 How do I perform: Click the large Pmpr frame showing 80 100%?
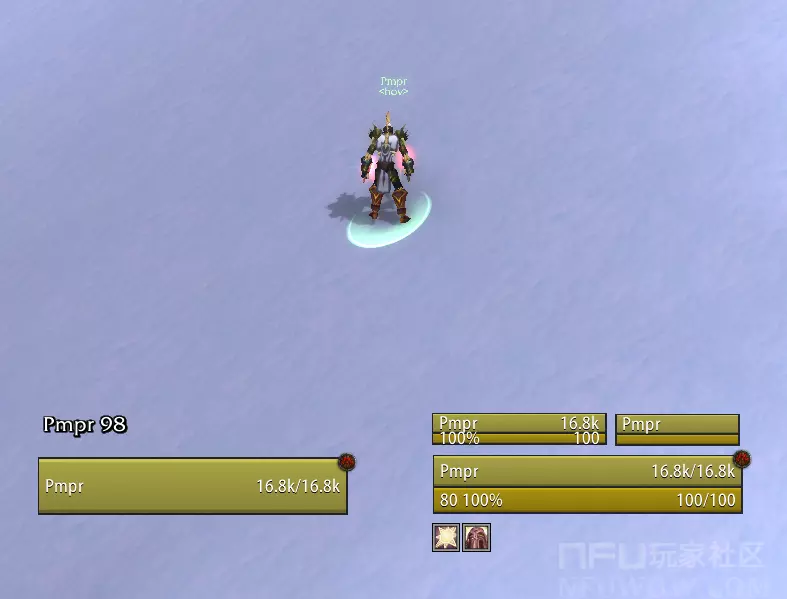click(587, 485)
